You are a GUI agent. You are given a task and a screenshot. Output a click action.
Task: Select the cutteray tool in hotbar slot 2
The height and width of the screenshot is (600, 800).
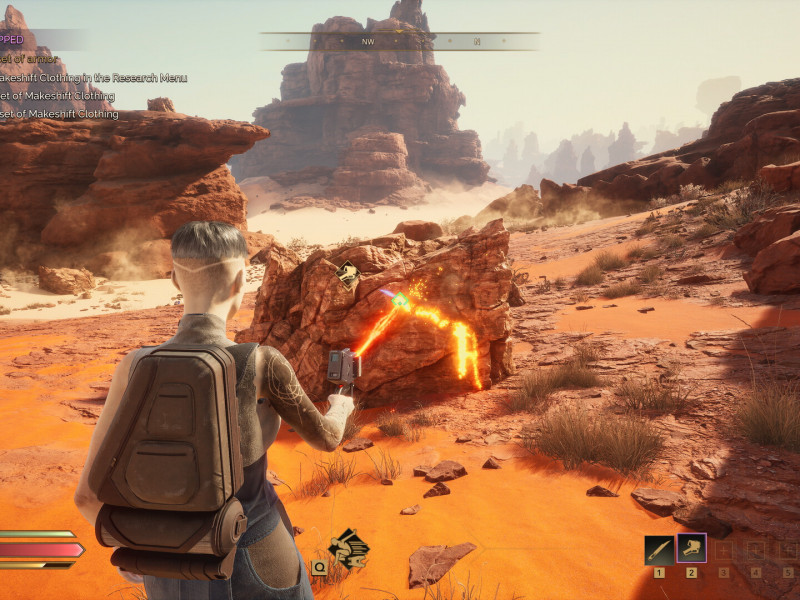click(x=691, y=548)
